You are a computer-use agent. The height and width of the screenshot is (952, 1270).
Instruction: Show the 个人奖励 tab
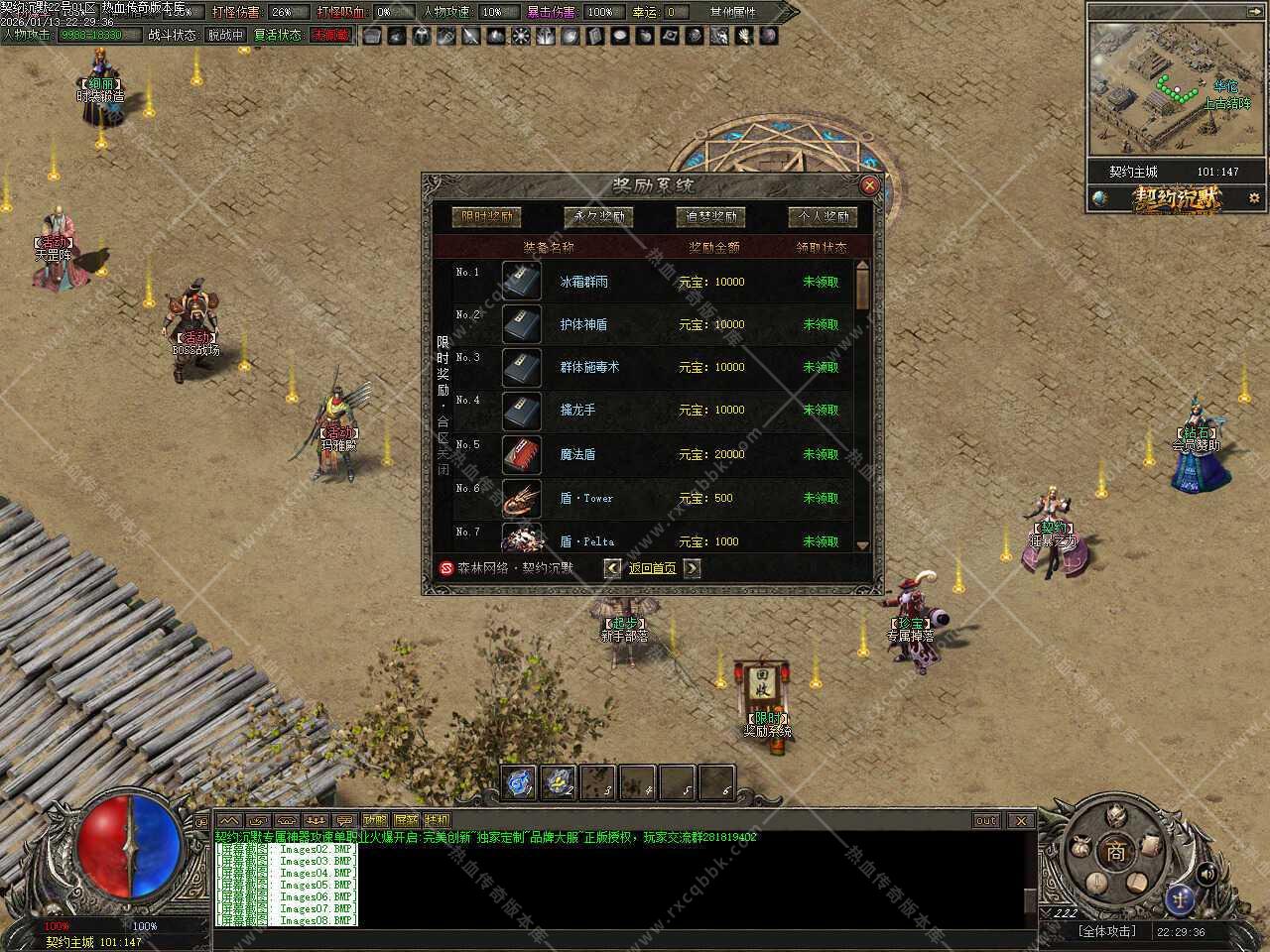pyautogui.click(x=823, y=216)
